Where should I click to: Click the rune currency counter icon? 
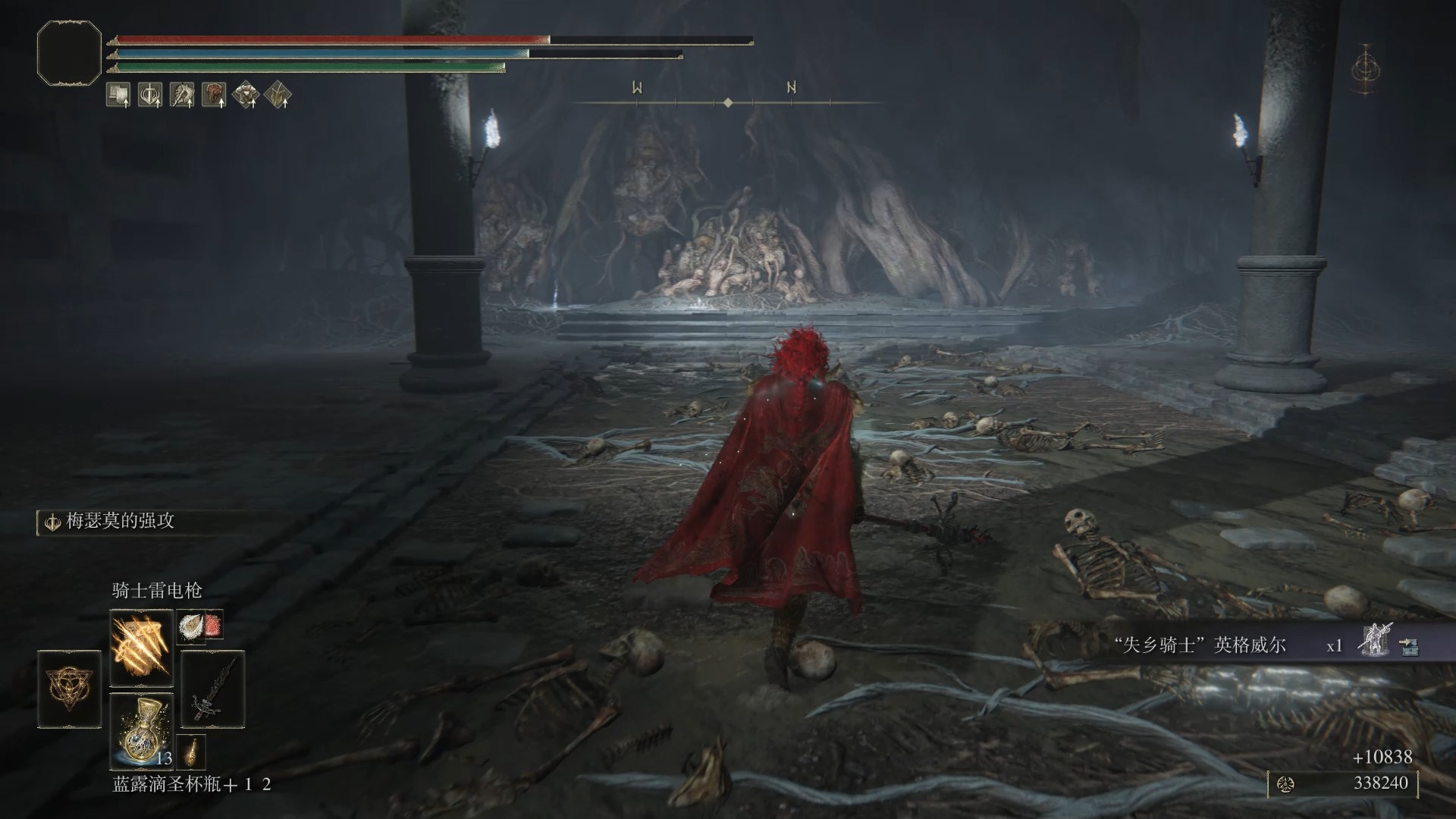pos(1285,783)
